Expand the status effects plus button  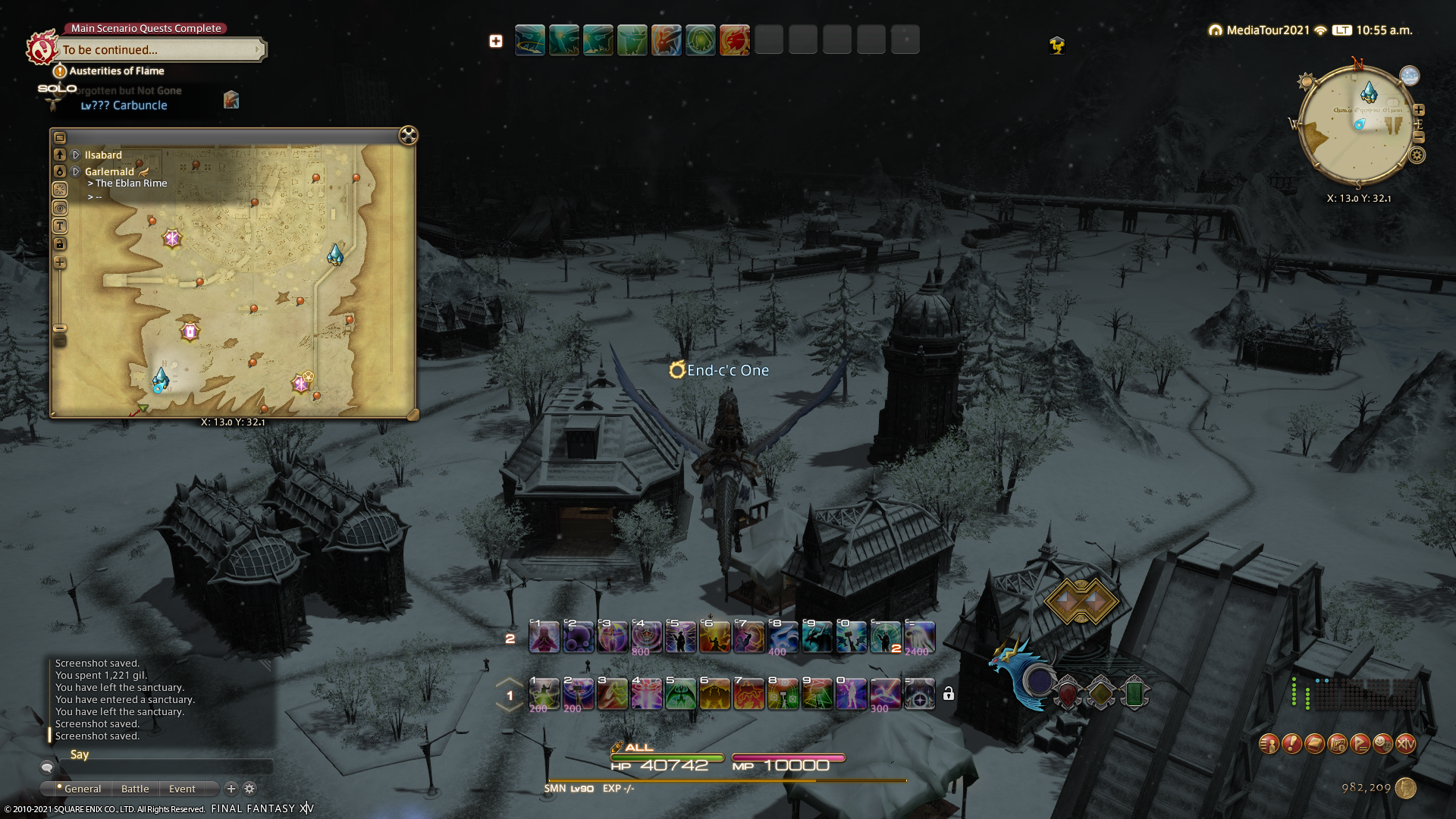(496, 41)
